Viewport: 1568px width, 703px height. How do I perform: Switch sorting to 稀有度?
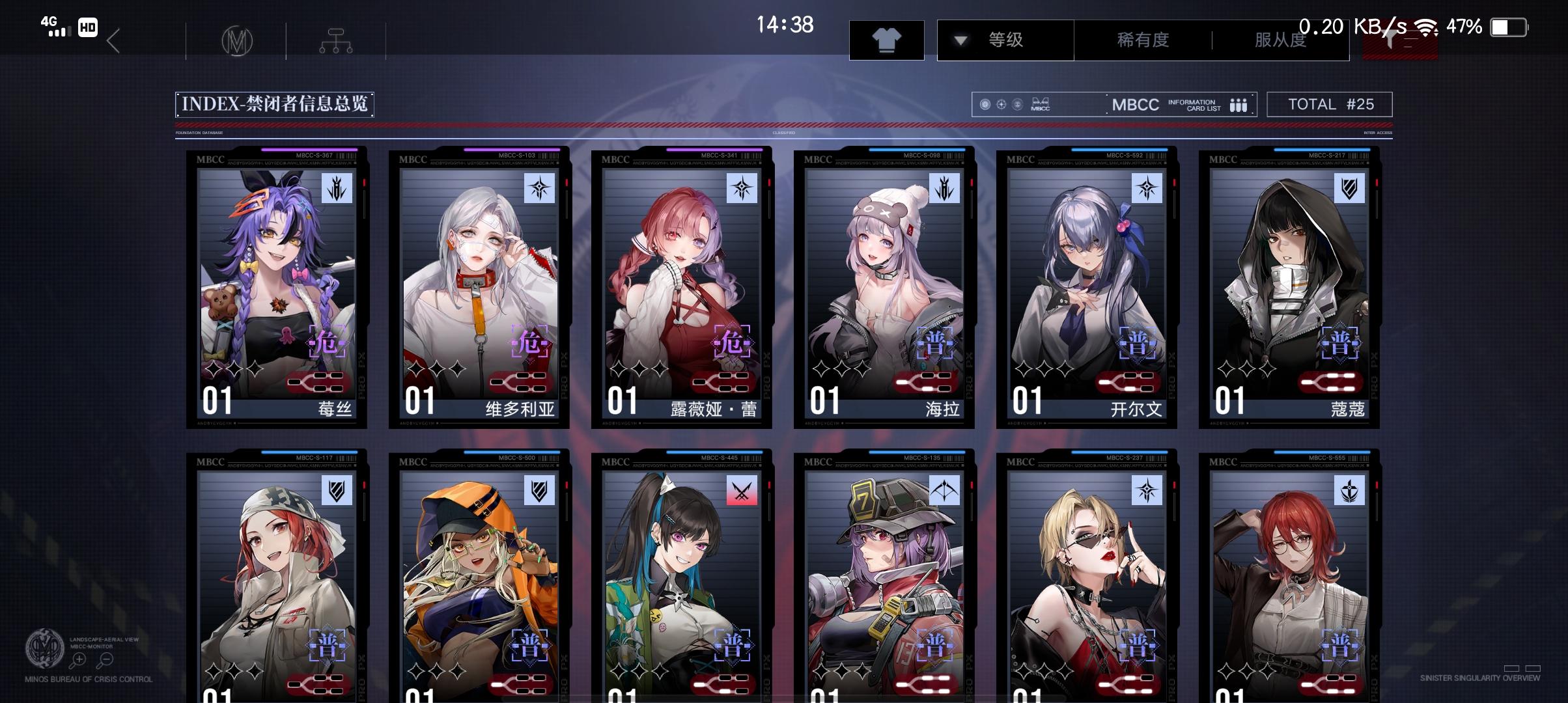point(1141,40)
